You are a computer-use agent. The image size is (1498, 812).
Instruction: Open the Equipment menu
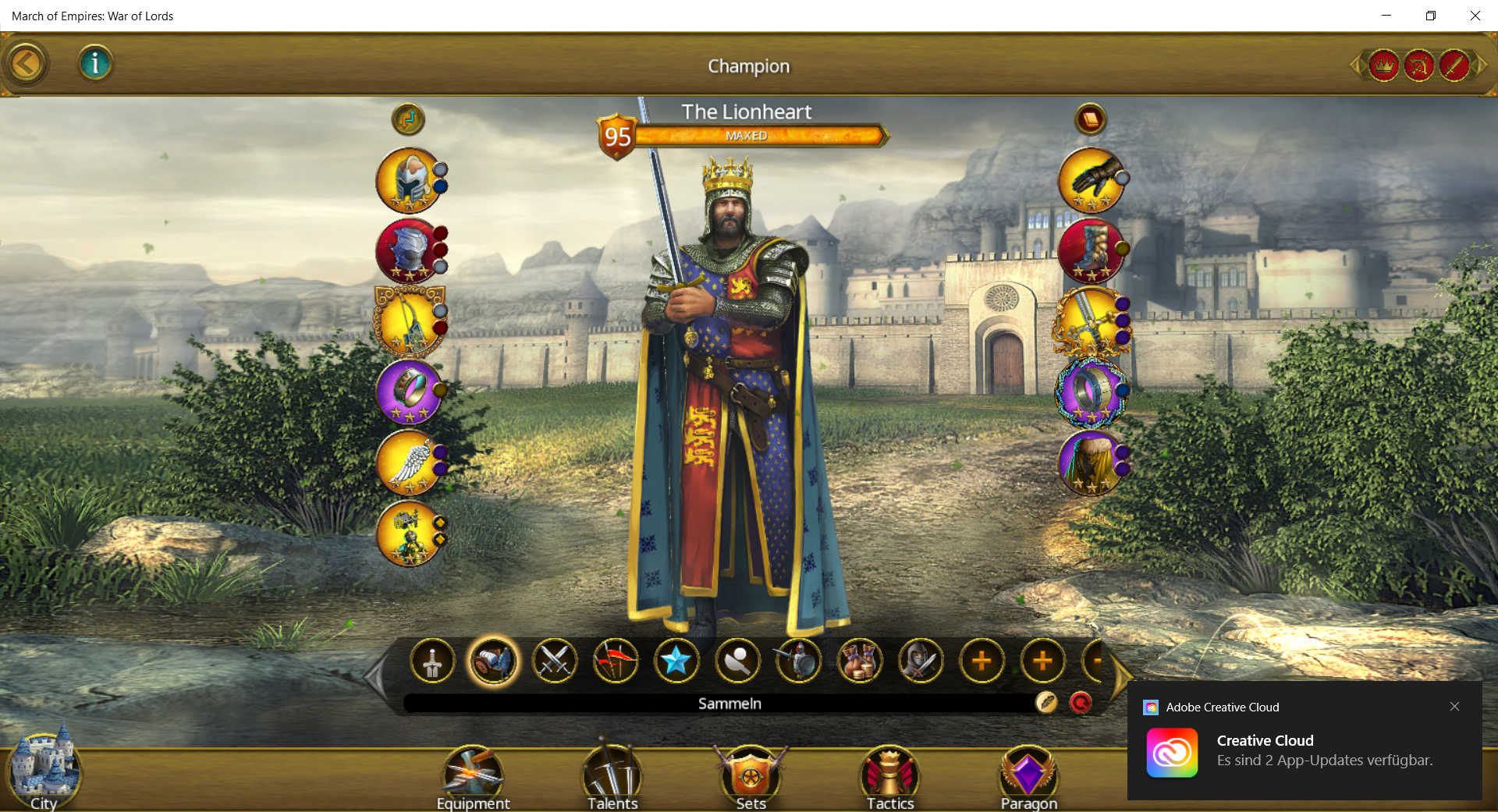point(473,778)
